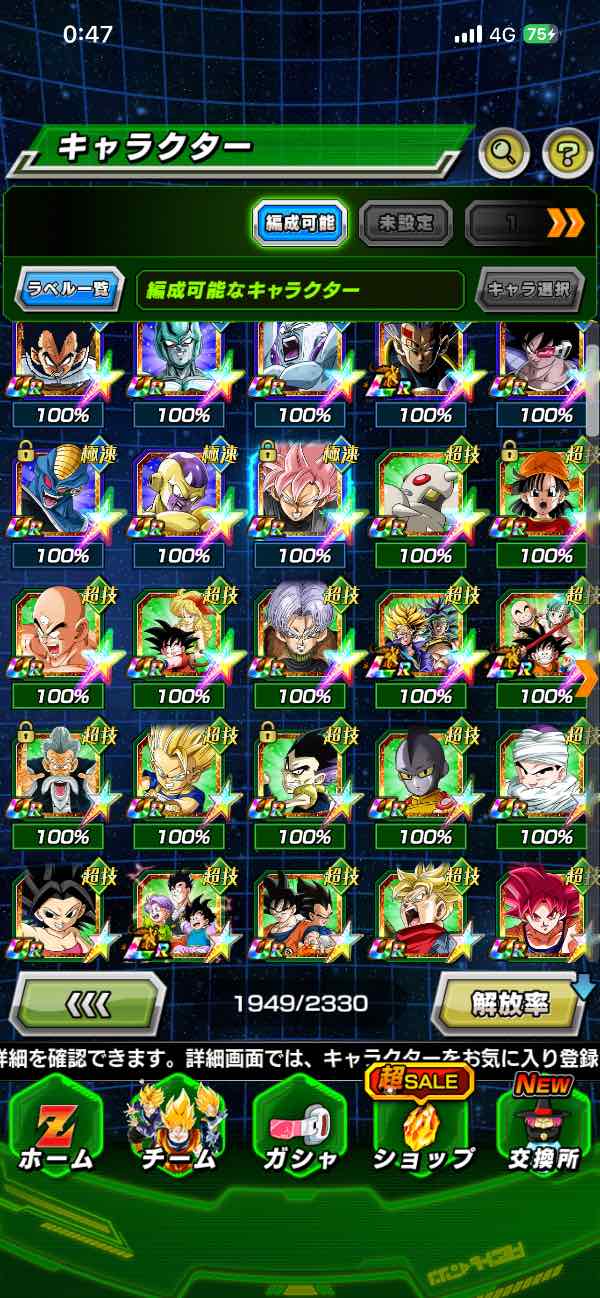Open the question mark help button
Screen dimensions: 600x1298
[x=567, y=153]
